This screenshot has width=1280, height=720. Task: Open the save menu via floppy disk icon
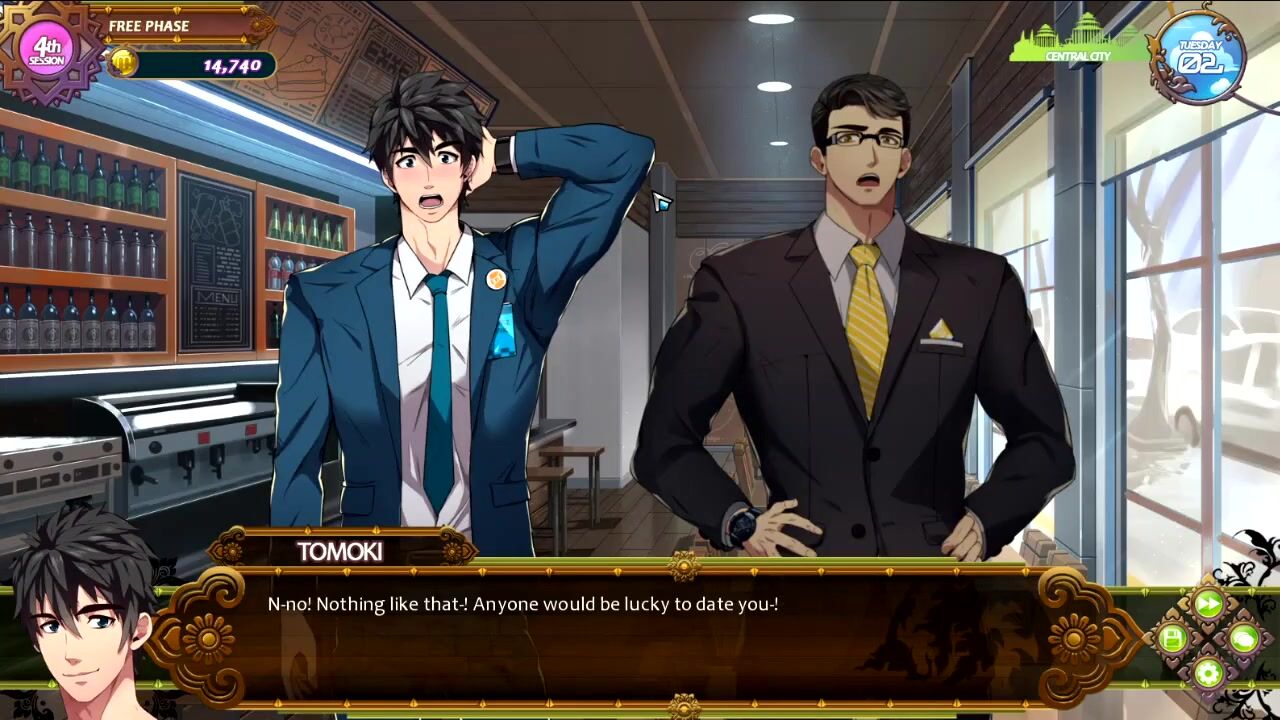tap(1173, 638)
